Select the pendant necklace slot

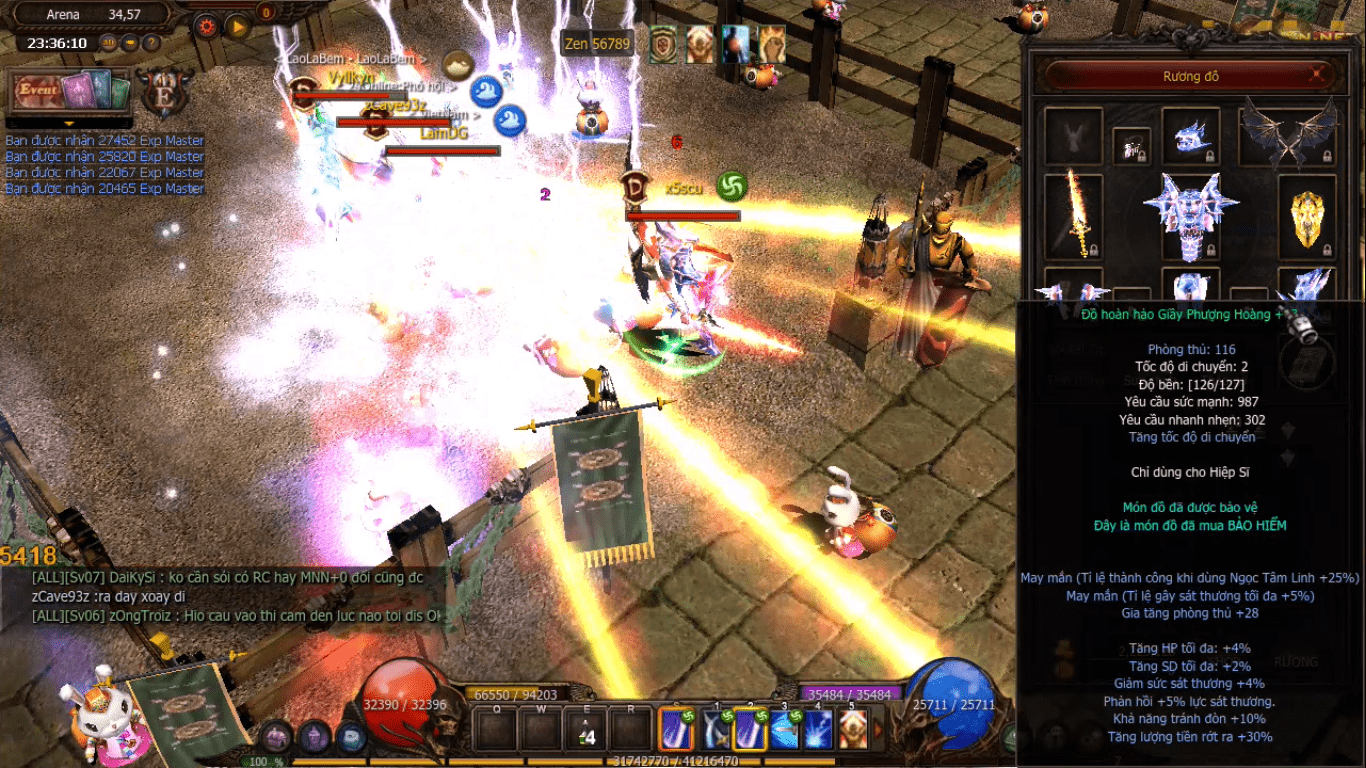pos(1131,146)
